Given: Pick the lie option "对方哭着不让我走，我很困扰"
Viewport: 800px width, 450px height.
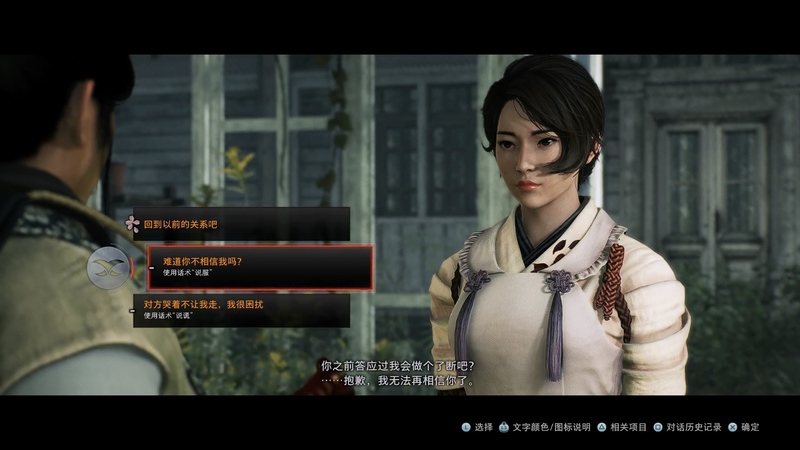Looking at the screenshot, I should coord(242,309).
